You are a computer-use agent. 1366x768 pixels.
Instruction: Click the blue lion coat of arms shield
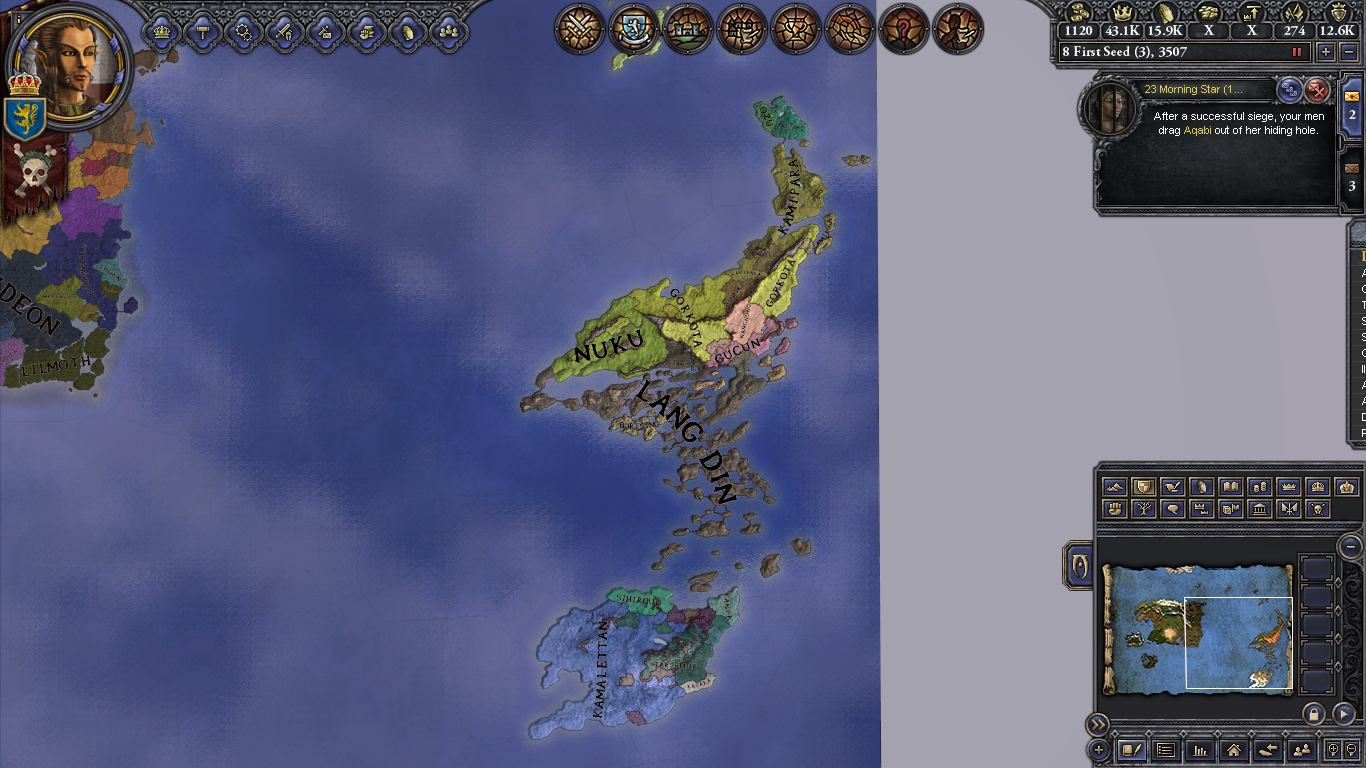(x=24, y=118)
